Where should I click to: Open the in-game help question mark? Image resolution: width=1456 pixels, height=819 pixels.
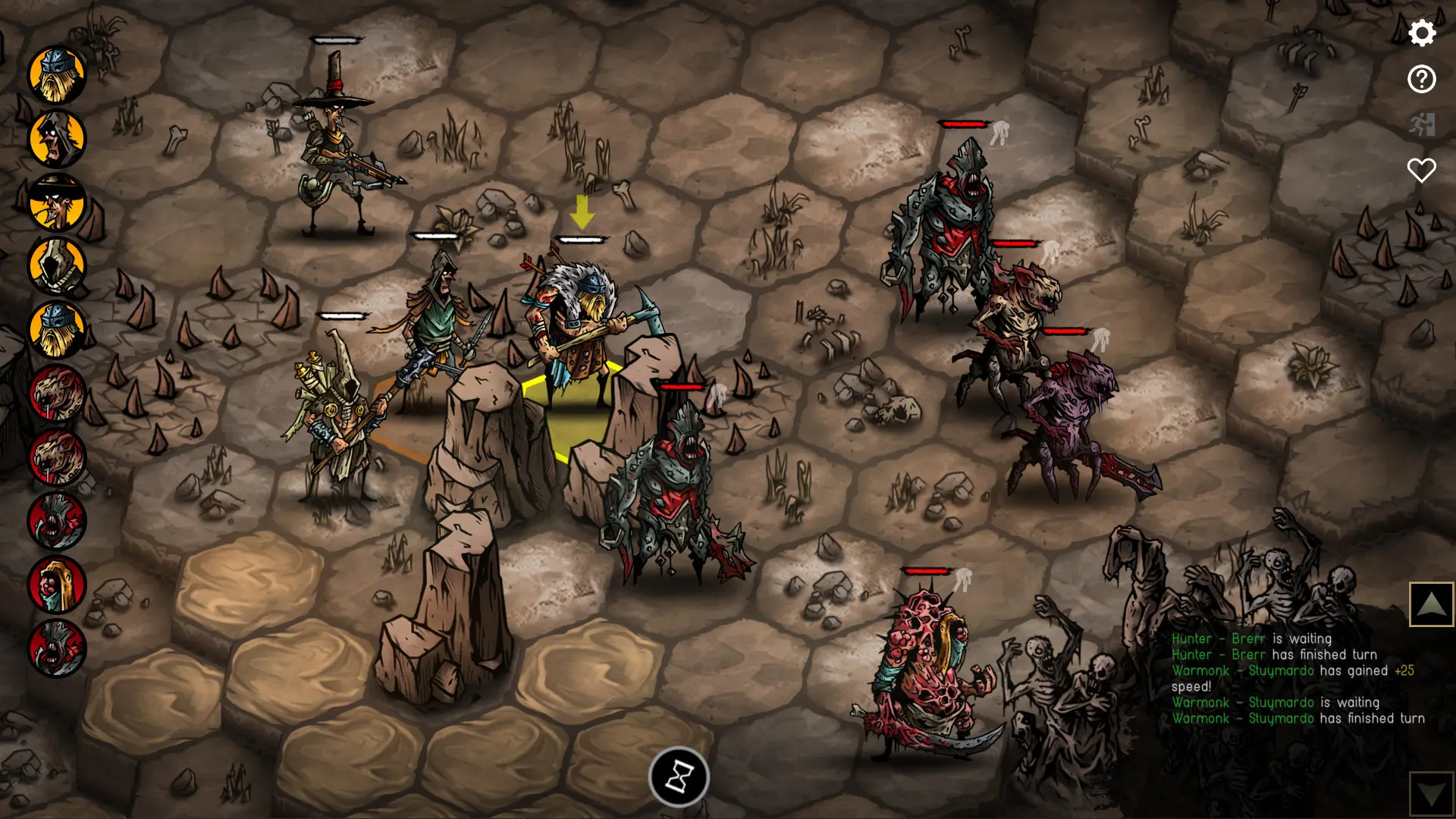click(1423, 79)
